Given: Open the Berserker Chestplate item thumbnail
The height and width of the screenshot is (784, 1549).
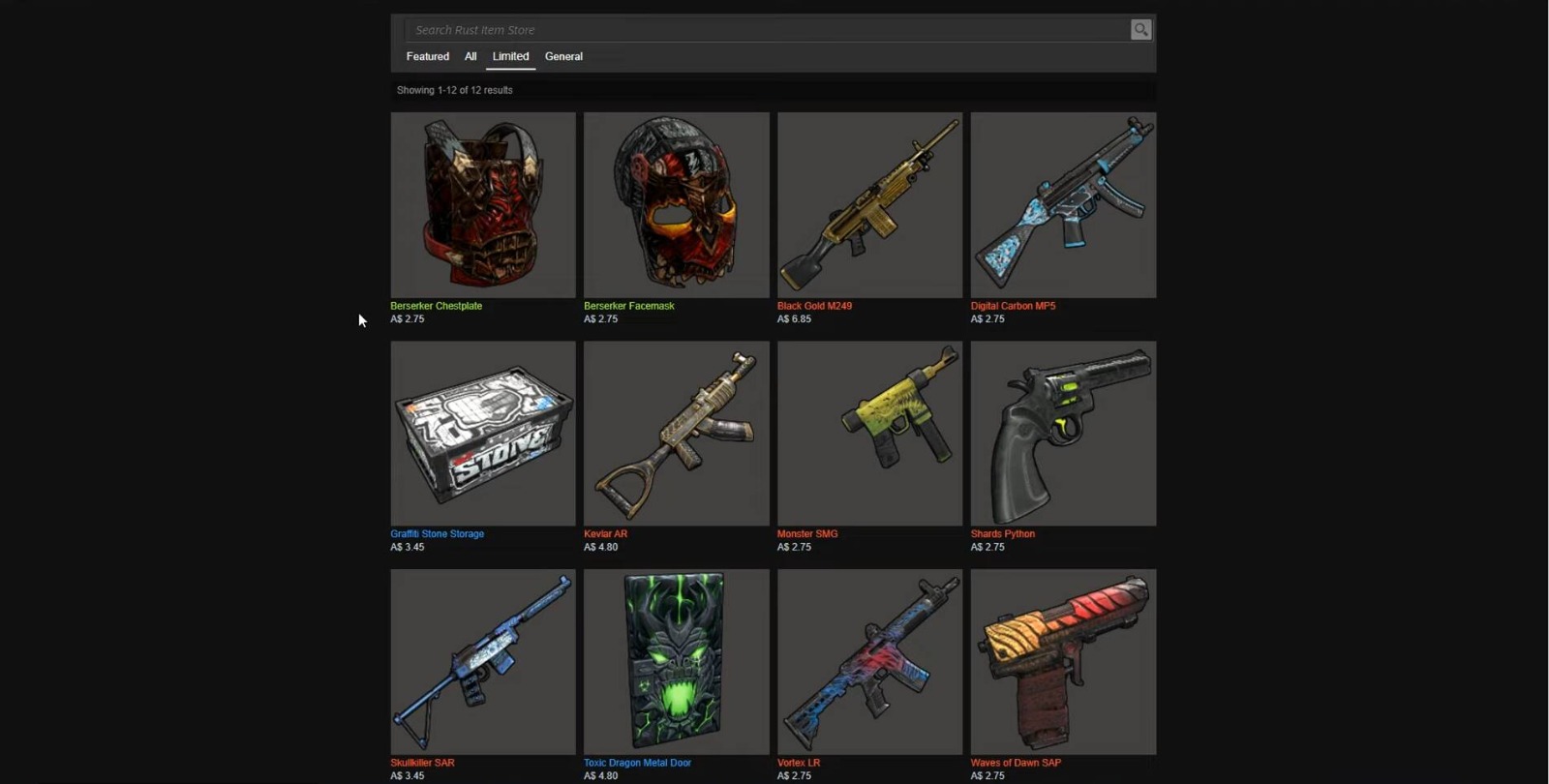Looking at the screenshot, I should click(482, 204).
